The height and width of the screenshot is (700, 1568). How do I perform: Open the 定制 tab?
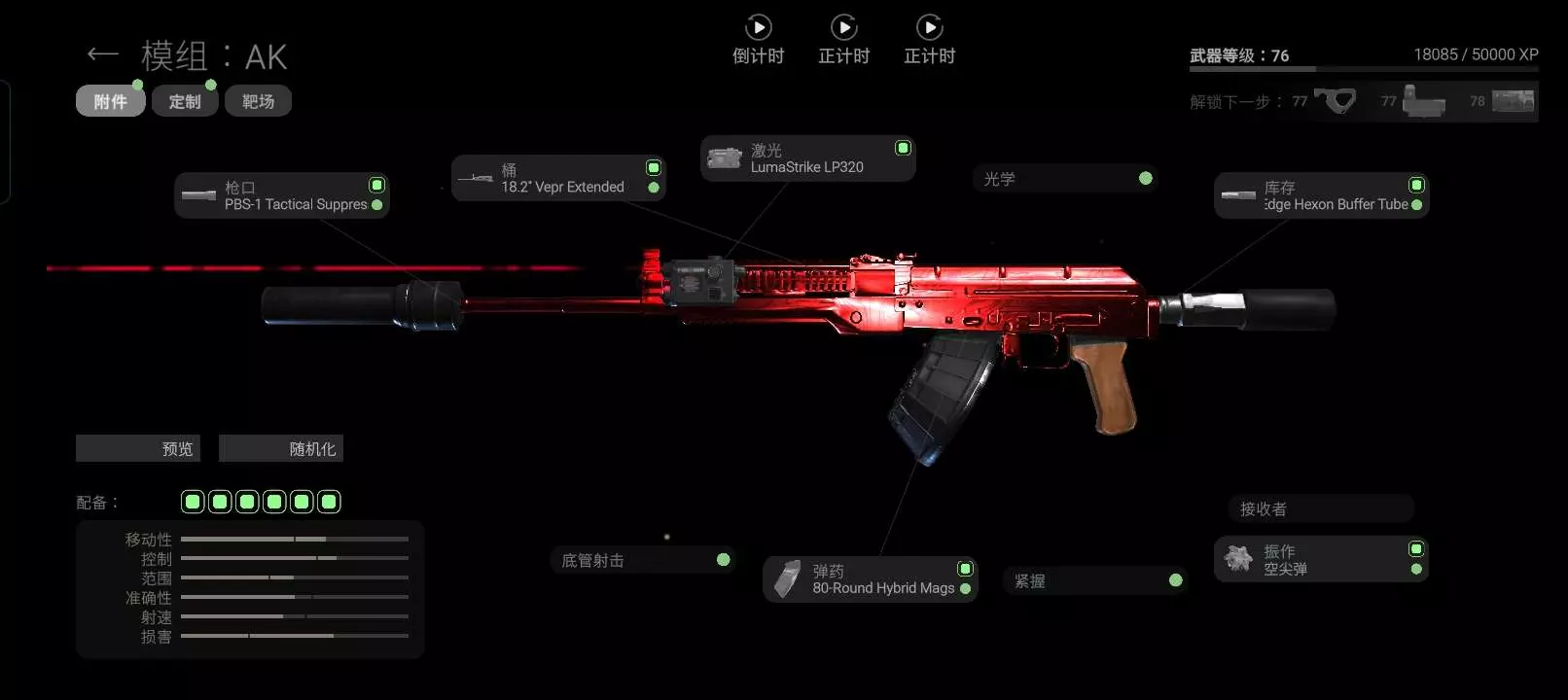tap(185, 101)
